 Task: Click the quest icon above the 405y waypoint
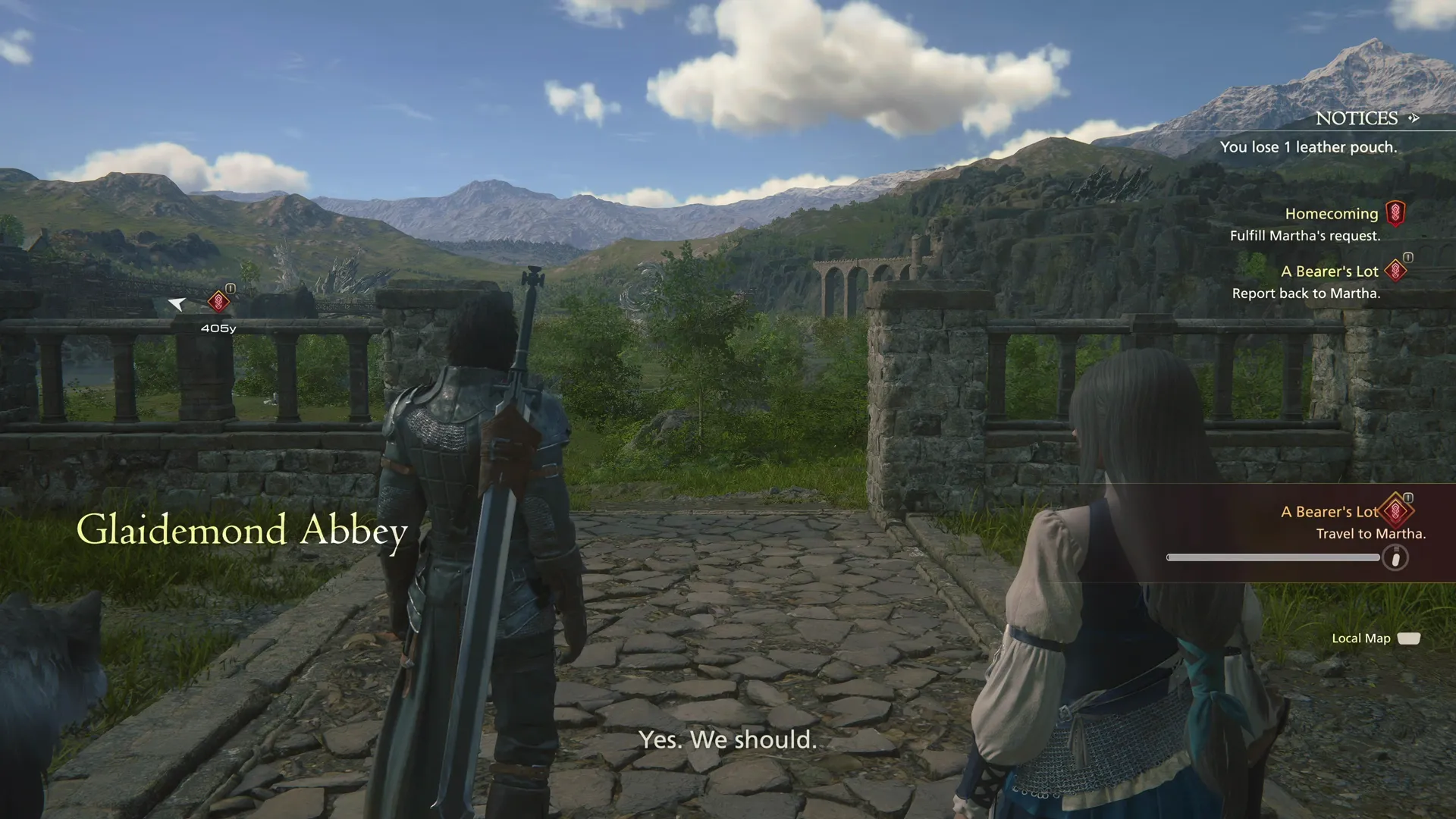pyautogui.click(x=218, y=303)
